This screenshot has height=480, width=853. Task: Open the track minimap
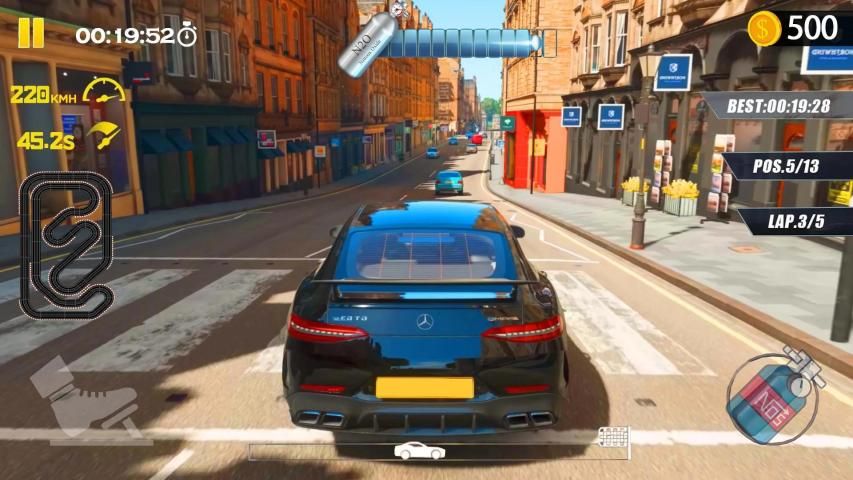pyautogui.click(x=68, y=245)
